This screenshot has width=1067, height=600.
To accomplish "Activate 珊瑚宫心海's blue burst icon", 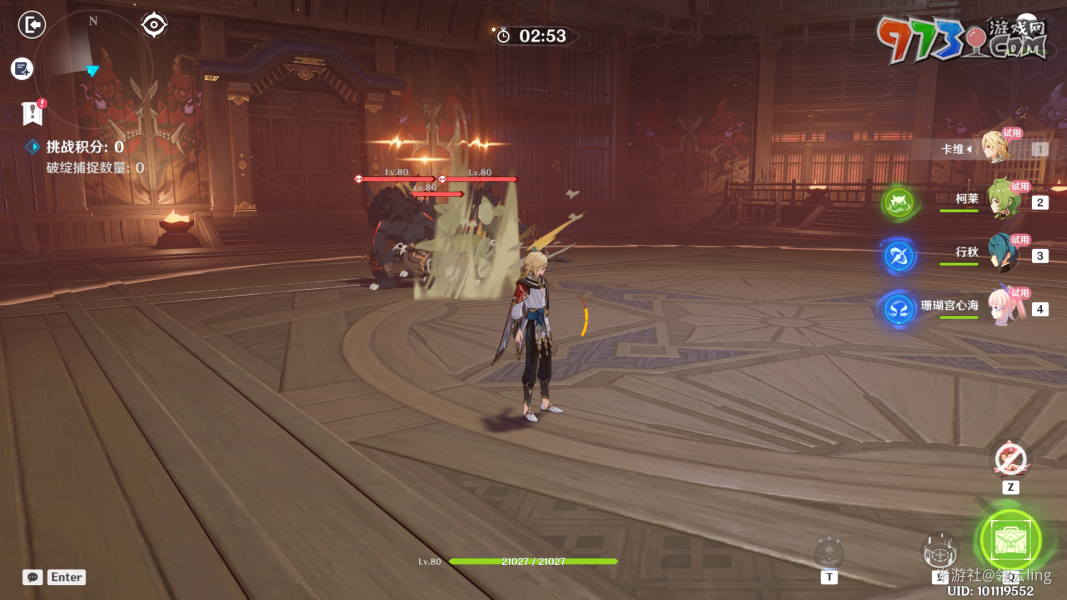I will 899,309.
